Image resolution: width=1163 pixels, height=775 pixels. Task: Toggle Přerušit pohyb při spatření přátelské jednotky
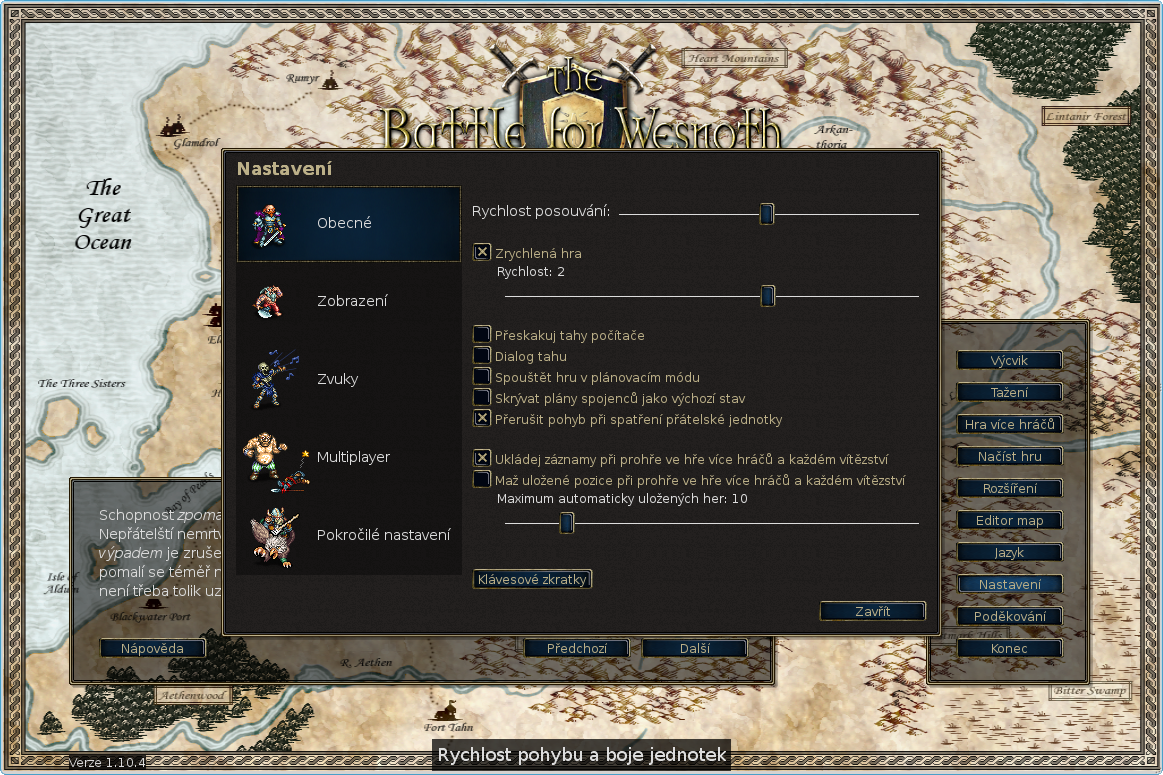coord(482,418)
